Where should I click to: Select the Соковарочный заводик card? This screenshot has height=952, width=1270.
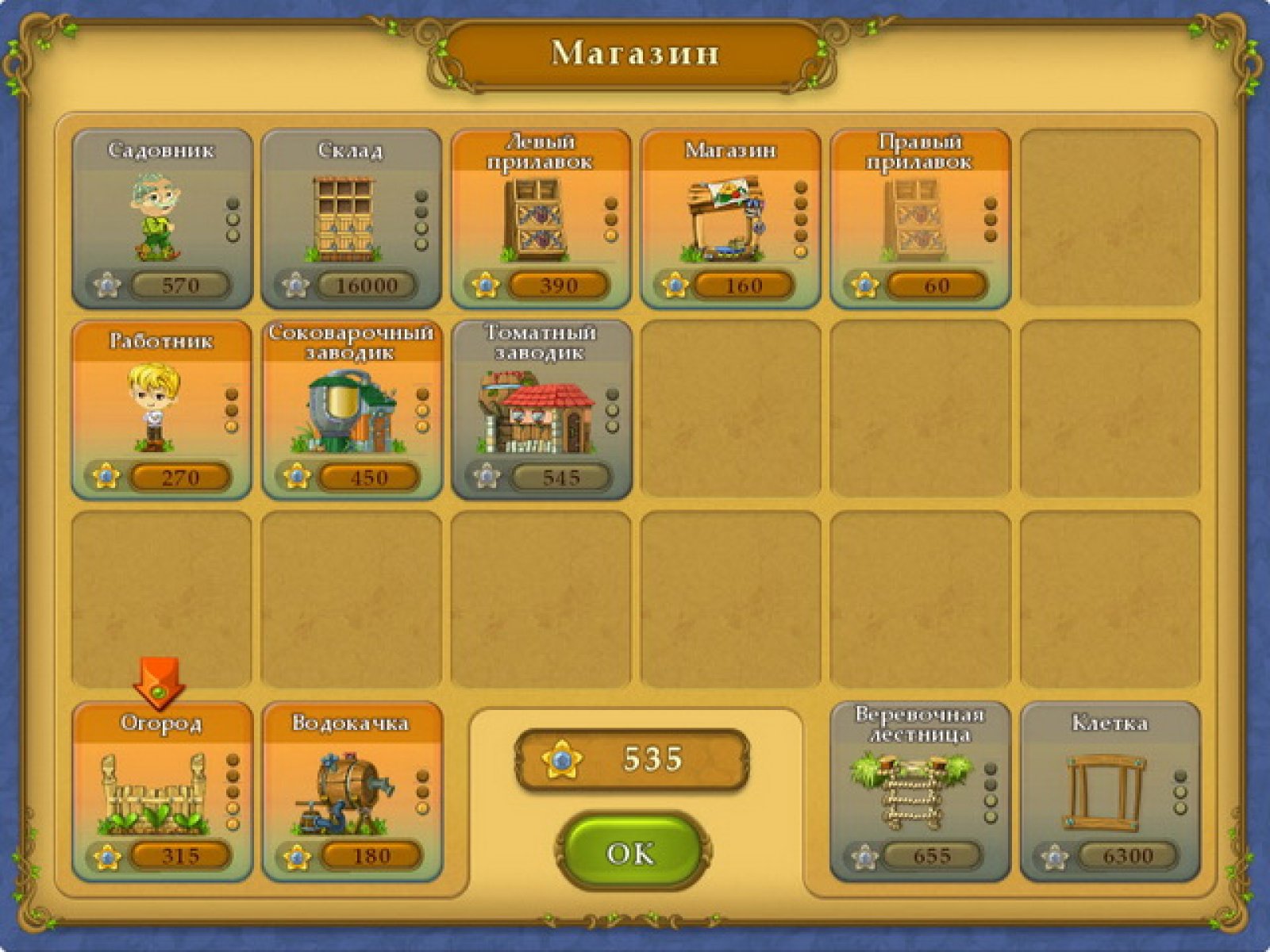point(351,410)
